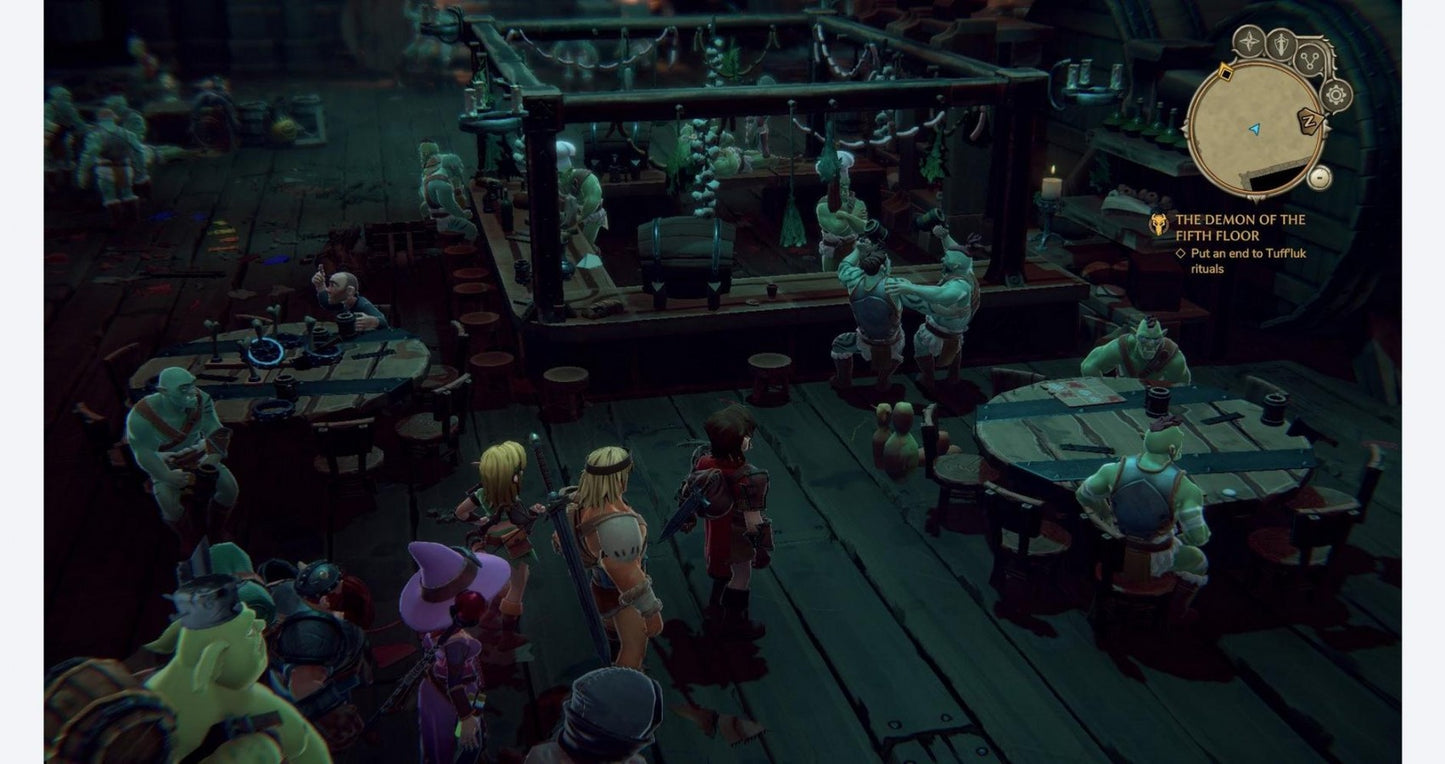Open the compass star map icon

pos(1250,42)
